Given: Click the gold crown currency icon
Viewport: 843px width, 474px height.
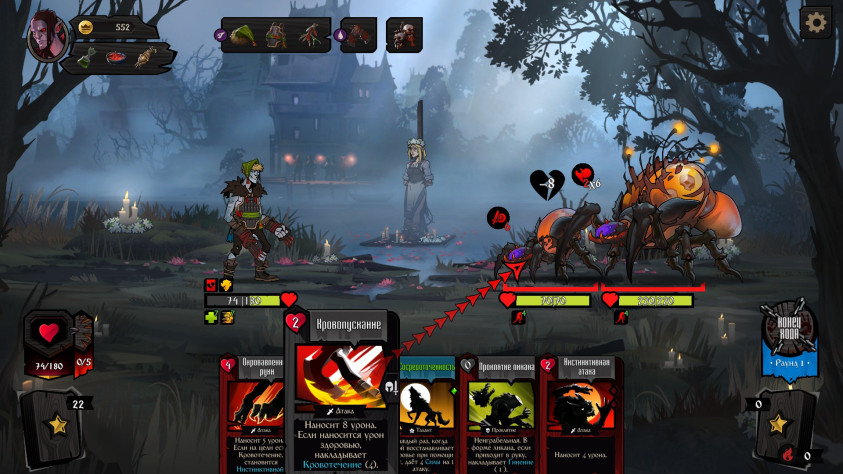Looking at the screenshot, I should point(85,27).
